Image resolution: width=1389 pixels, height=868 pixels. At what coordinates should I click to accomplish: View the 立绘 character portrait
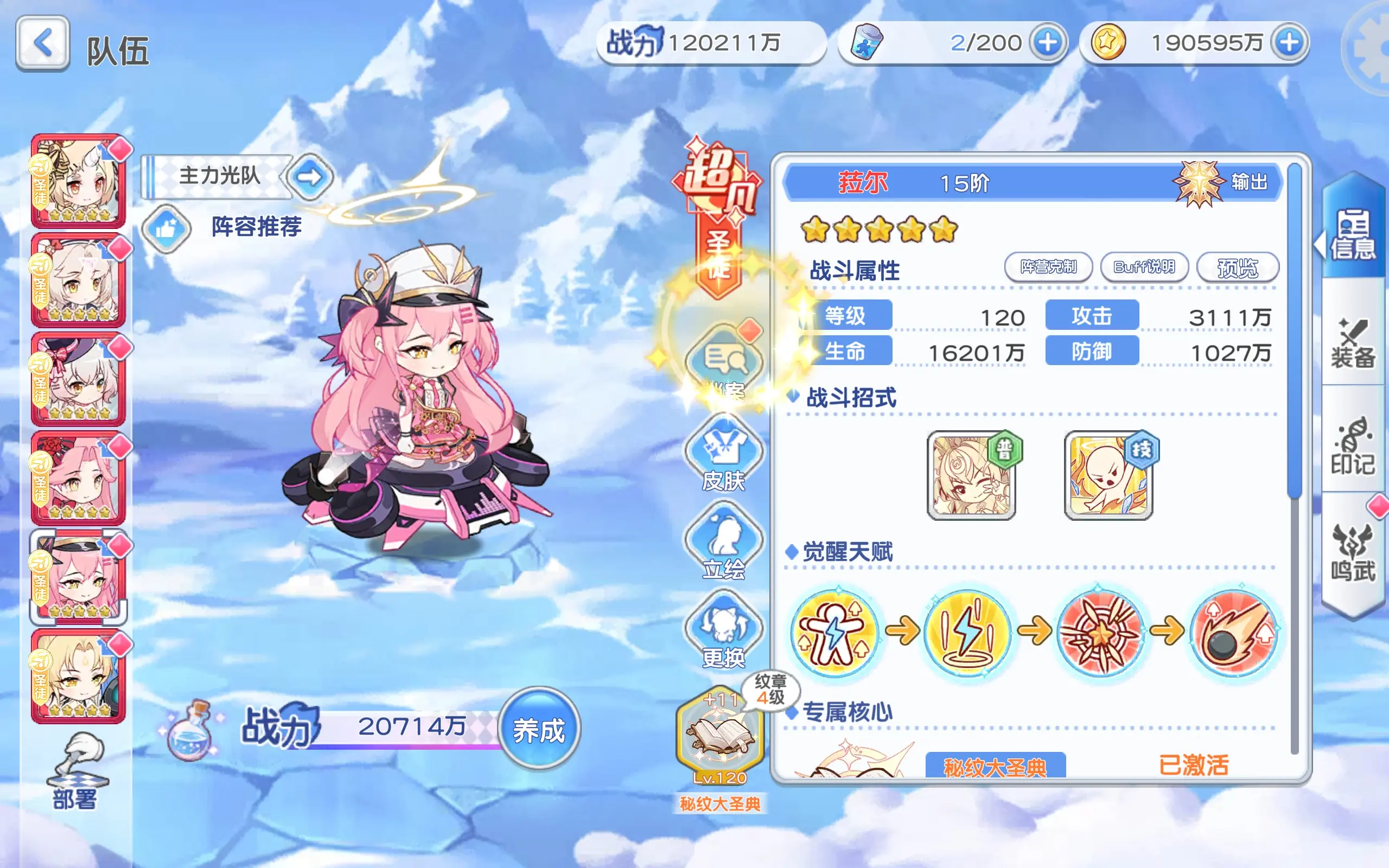723,542
